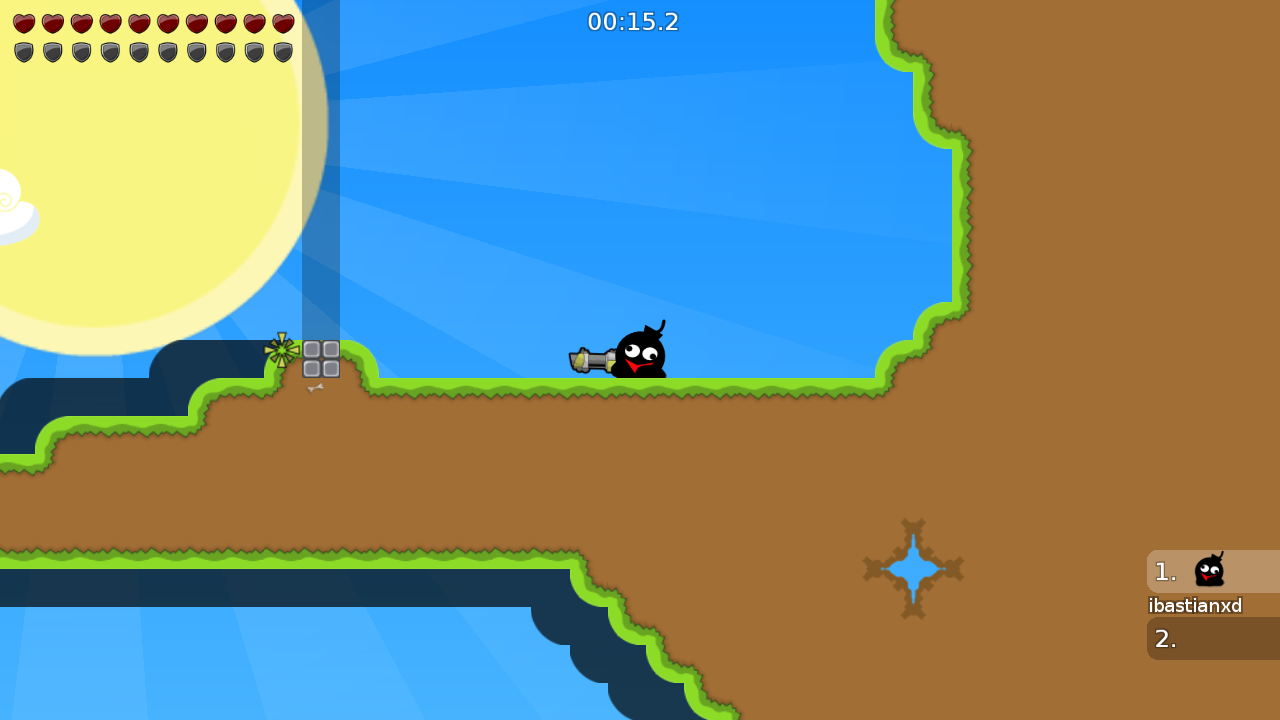The height and width of the screenshot is (720, 1280).
Task: Expand the player name ibastianxd label
Action: click(x=1196, y=605)
